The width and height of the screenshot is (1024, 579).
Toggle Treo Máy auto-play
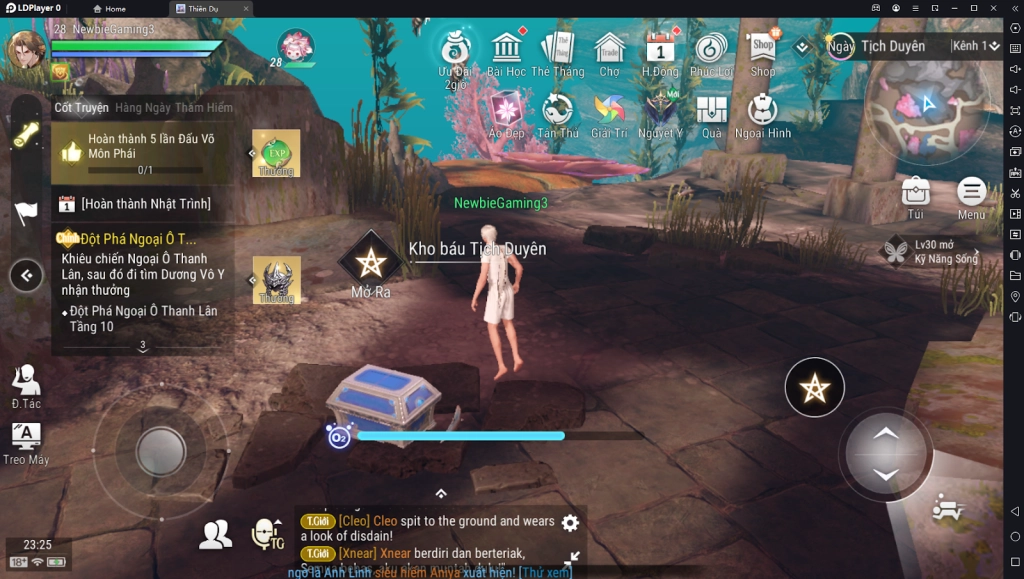coord(26,441)
